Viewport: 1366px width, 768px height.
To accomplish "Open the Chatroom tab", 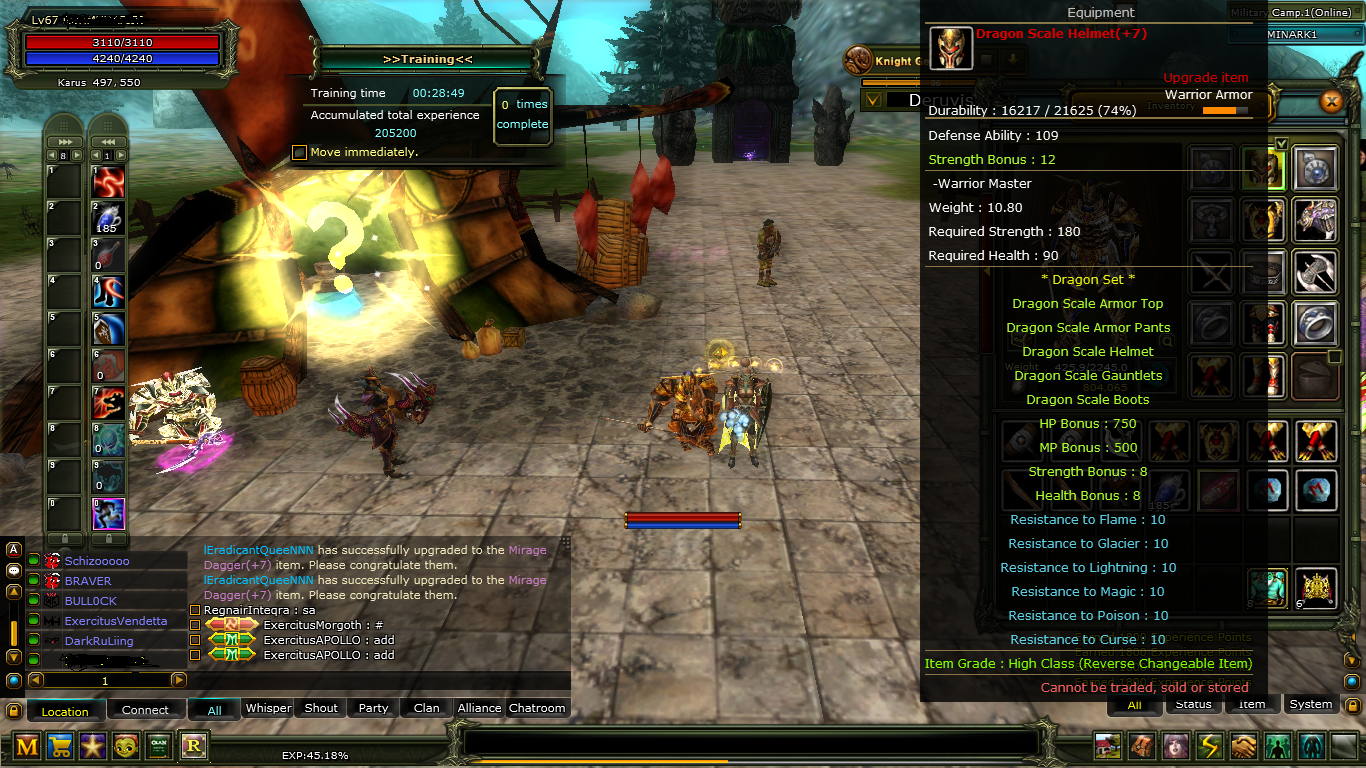I will (537, 708).
